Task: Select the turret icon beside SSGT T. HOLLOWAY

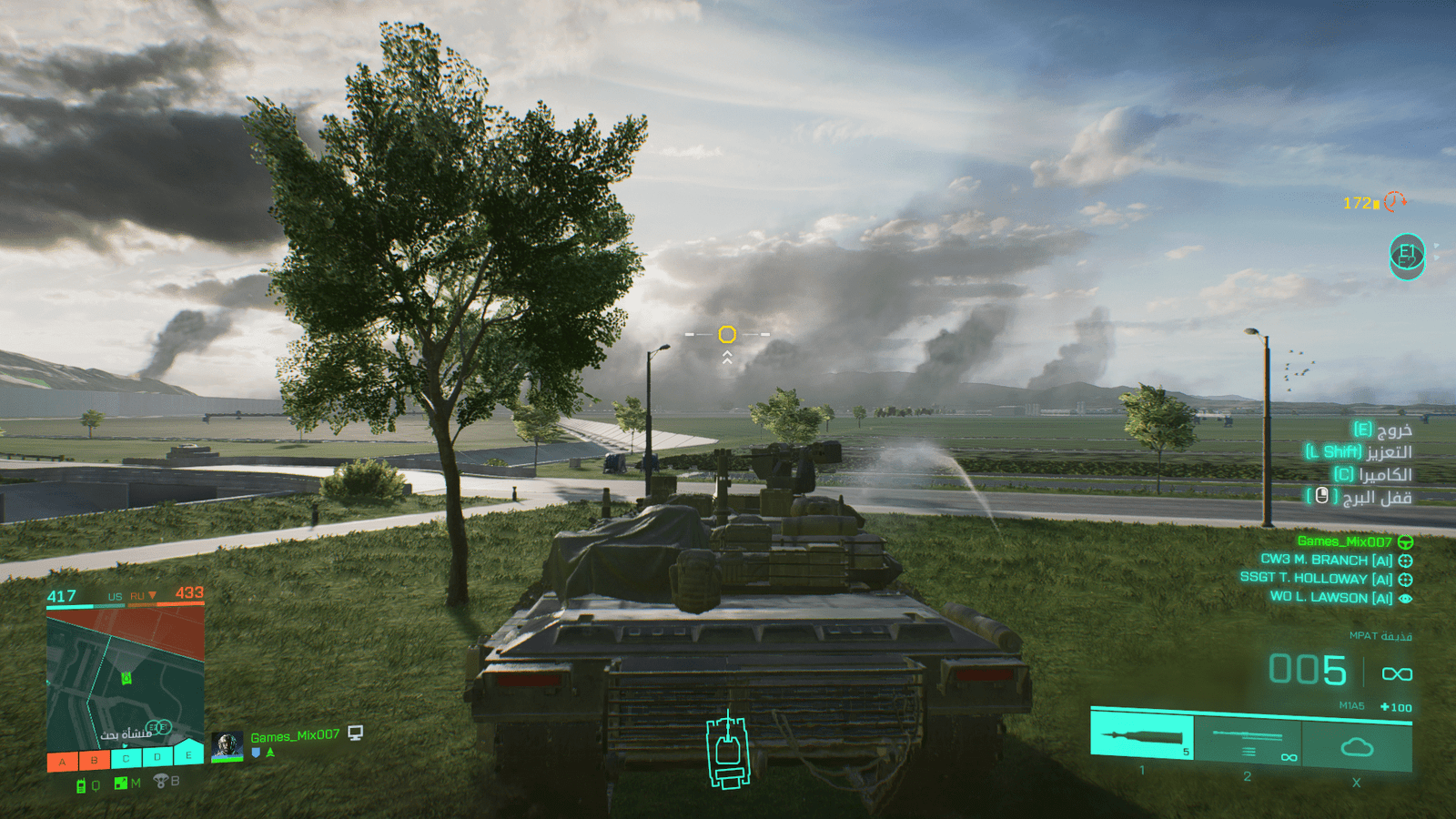Action: point(1406,580)
